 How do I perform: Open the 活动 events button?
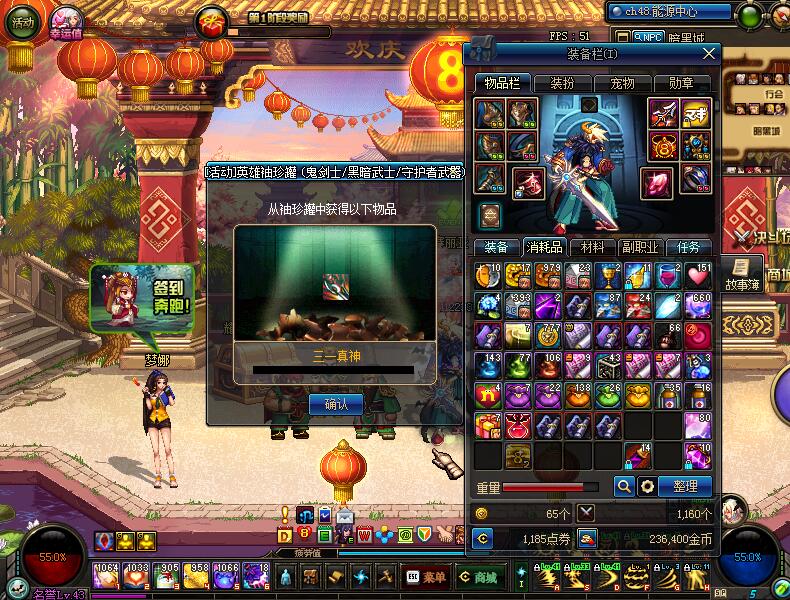[21, 23]
